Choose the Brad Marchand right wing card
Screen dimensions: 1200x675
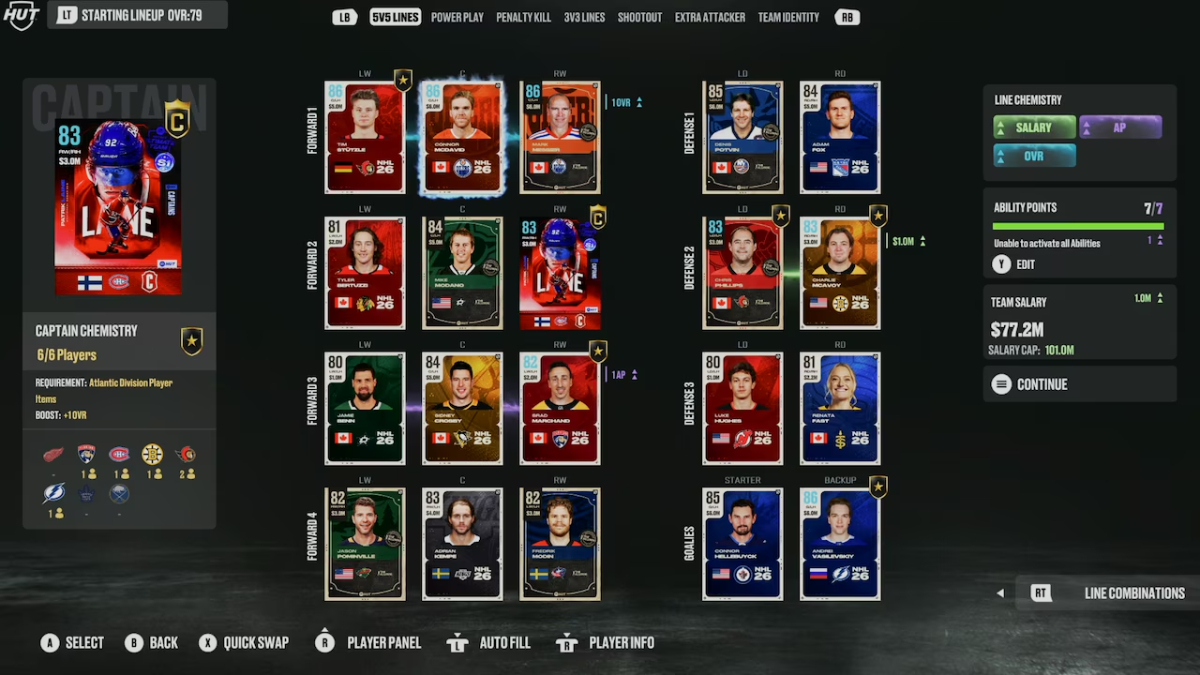(560, 408)
